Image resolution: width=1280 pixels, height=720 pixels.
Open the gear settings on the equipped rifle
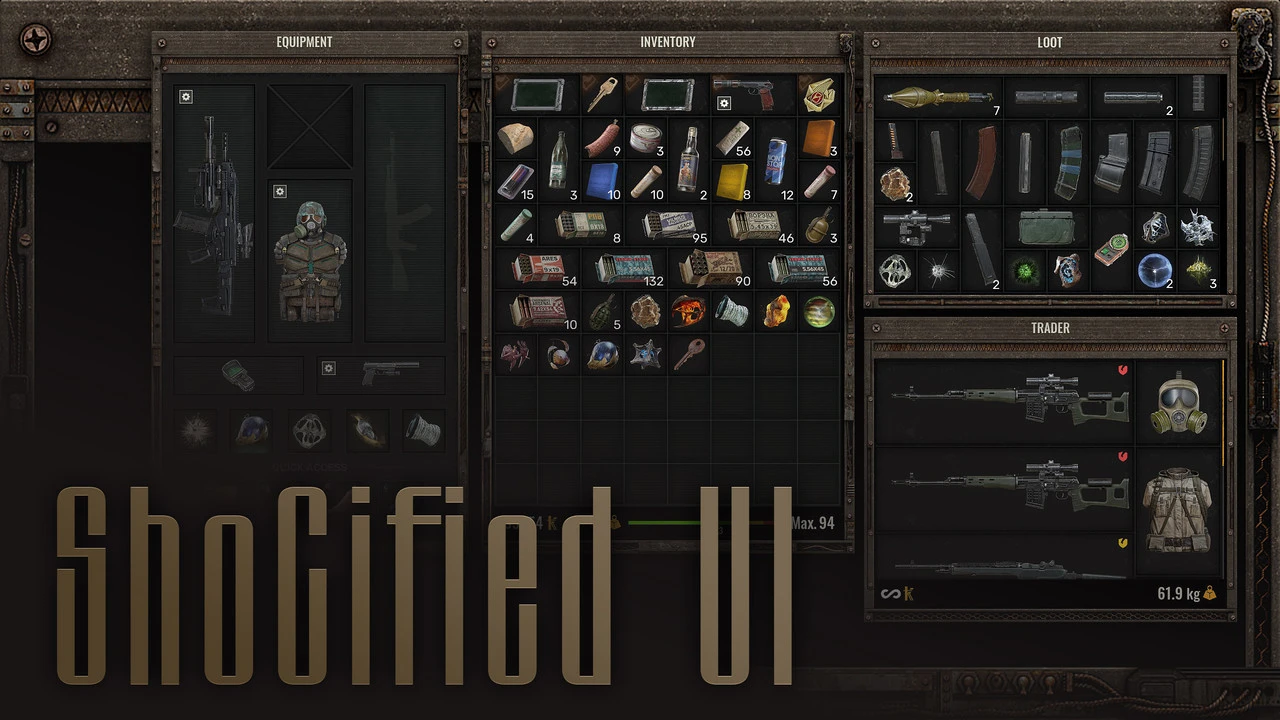tap(185, 96)
